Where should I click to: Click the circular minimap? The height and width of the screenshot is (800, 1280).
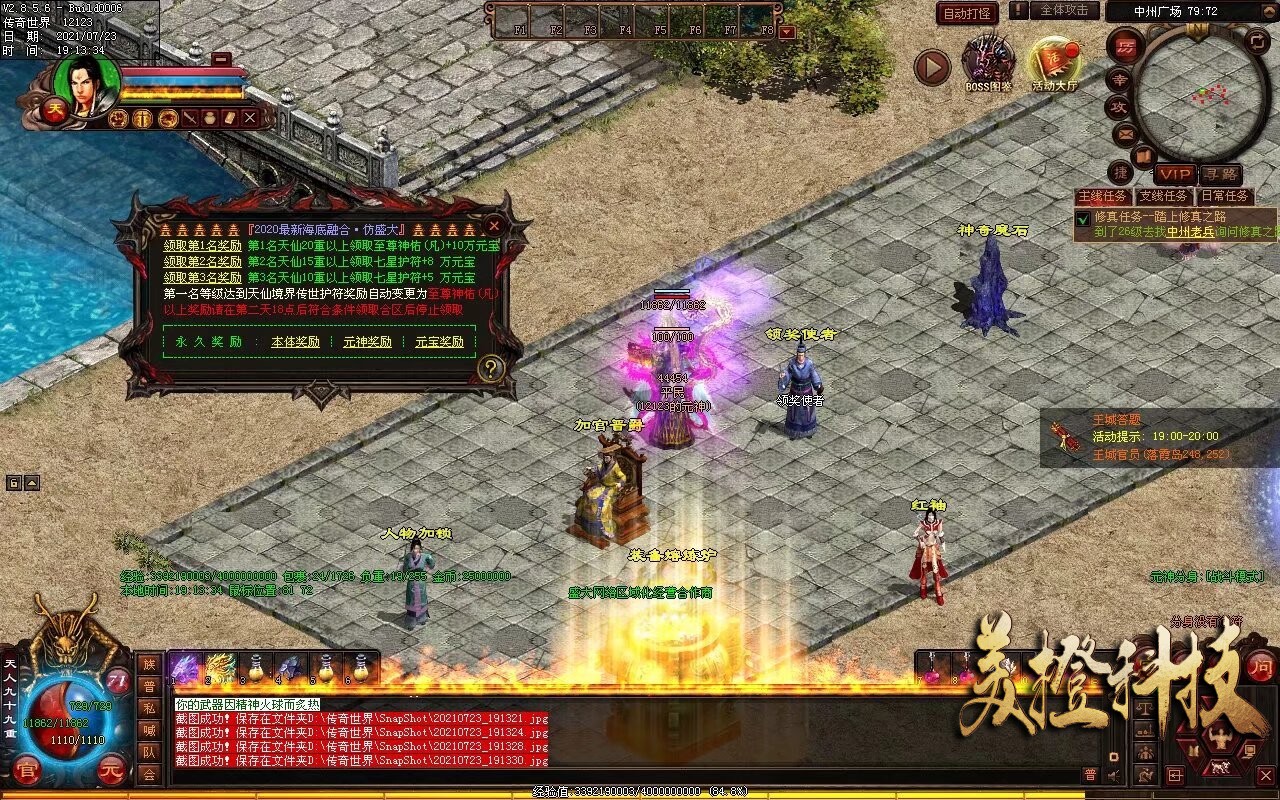tap(1190, 95)
